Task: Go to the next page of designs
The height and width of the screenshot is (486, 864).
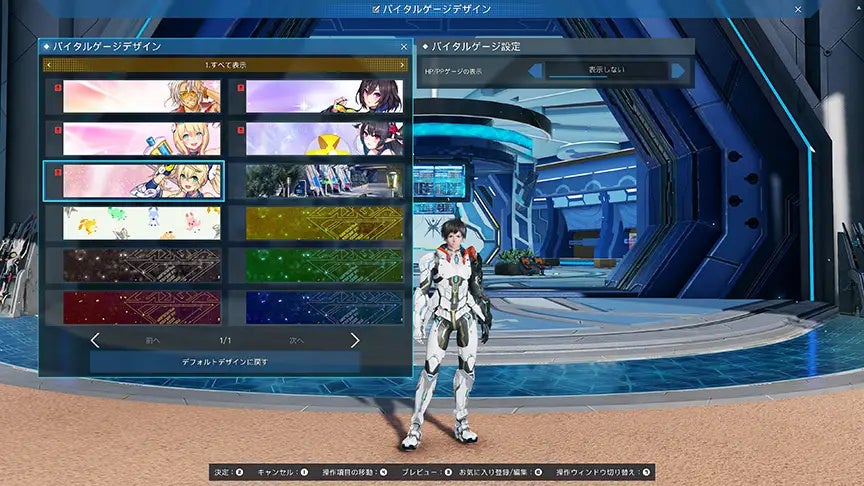Action: tap(354, 340)
